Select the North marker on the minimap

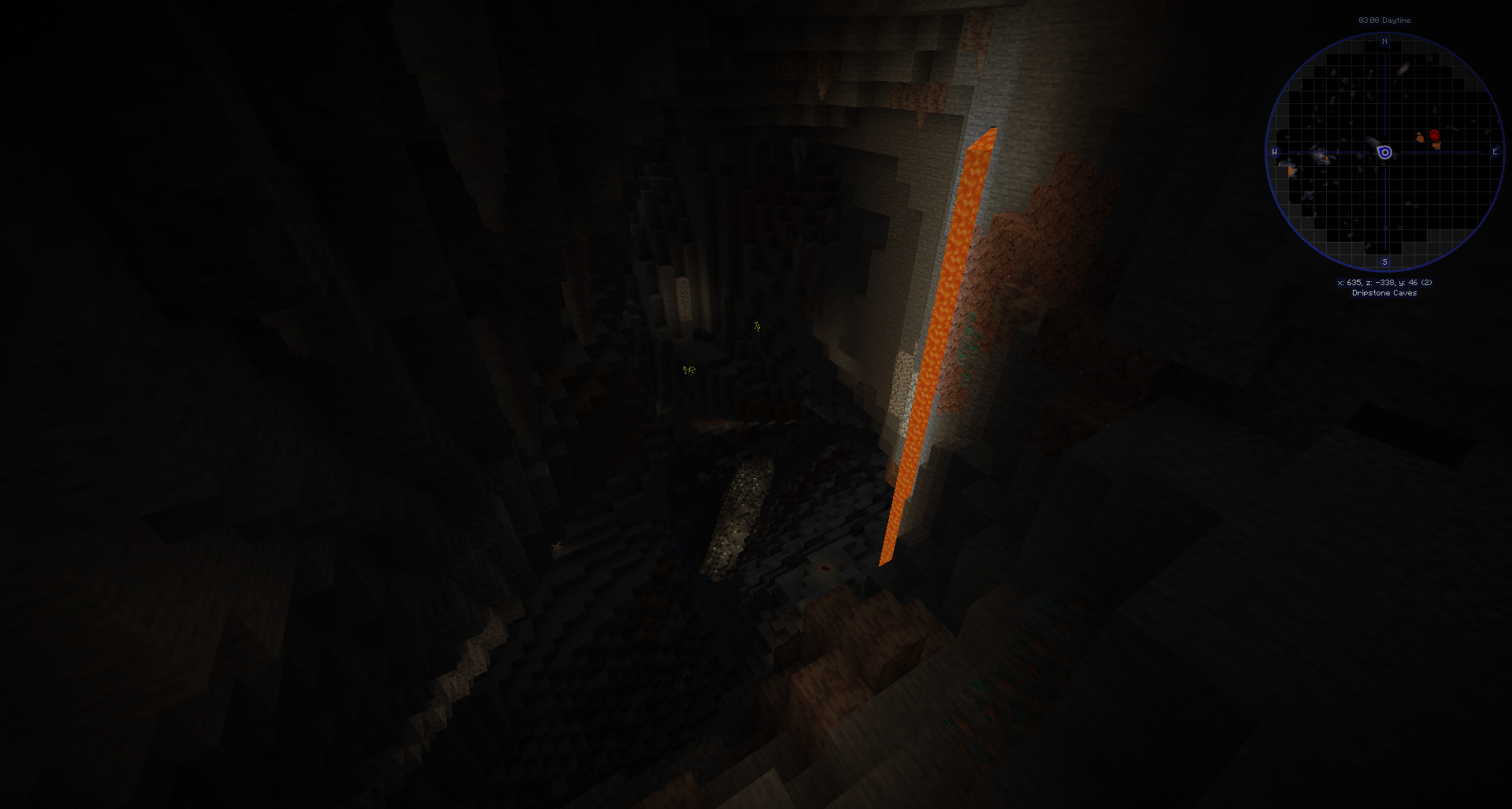(x=1385, y=42)
